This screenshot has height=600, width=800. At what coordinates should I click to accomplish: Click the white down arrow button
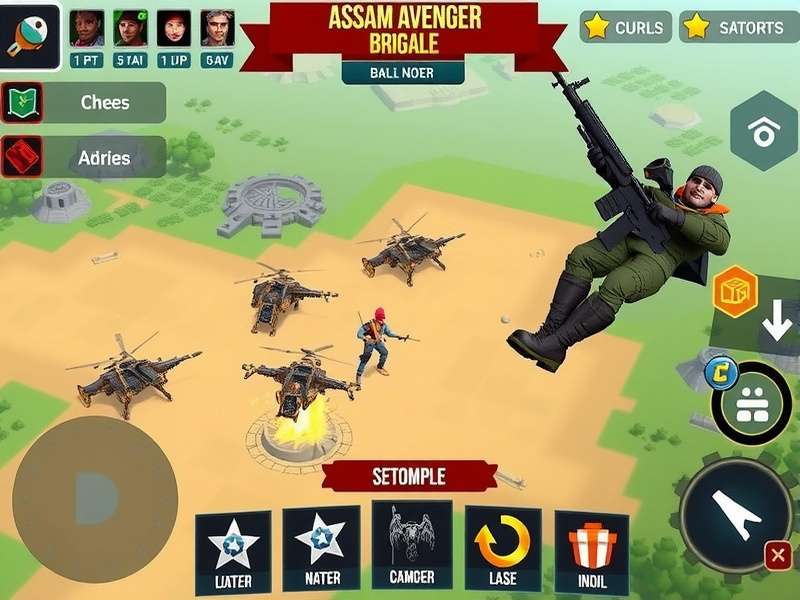coord(776,323)
